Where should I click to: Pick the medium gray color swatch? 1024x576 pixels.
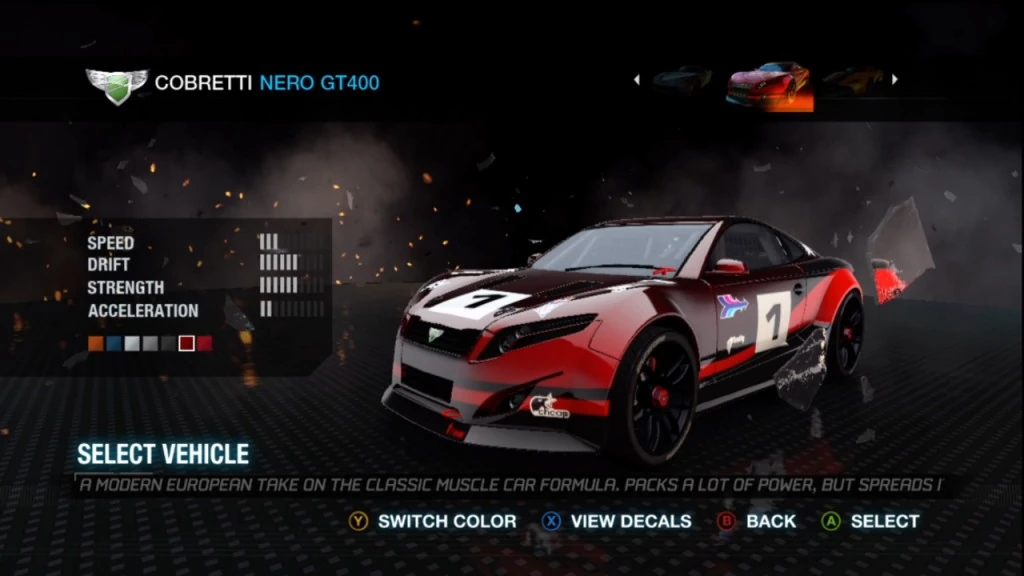coord(149,343)
